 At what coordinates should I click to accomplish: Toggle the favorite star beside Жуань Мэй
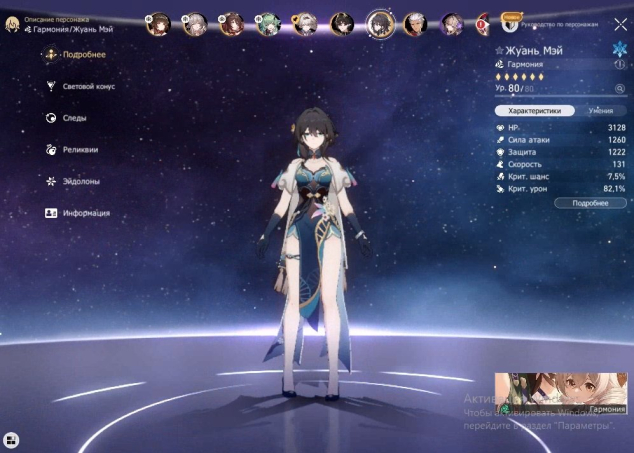coord(500,49)
